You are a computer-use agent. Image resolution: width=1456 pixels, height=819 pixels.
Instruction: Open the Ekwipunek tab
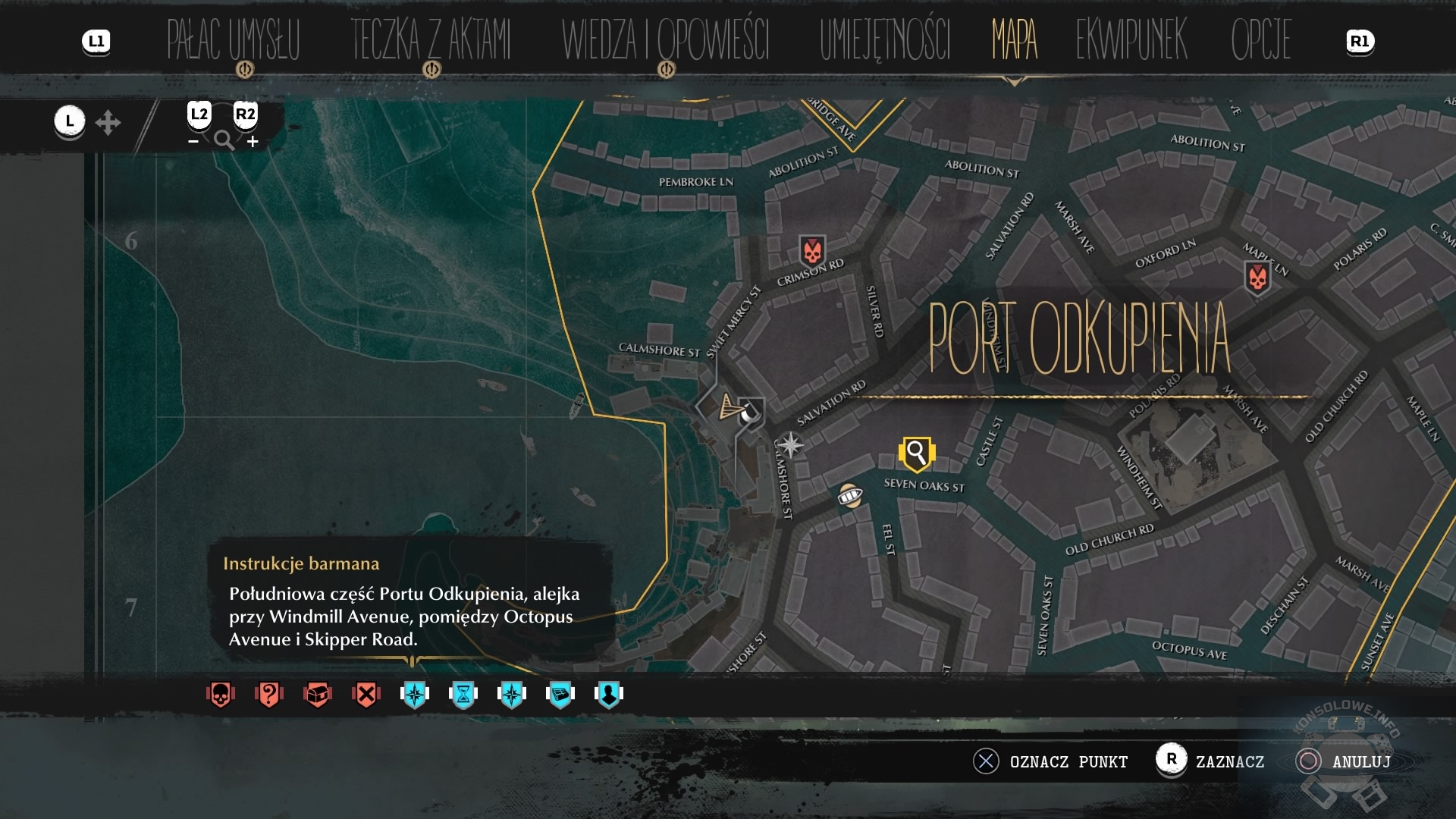pos(1131,39)
